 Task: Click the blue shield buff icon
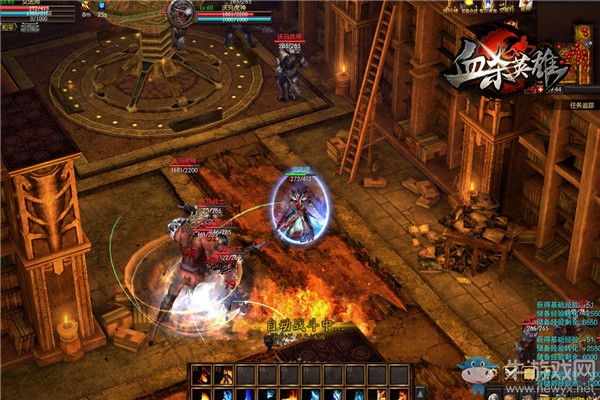pos(101,6)
